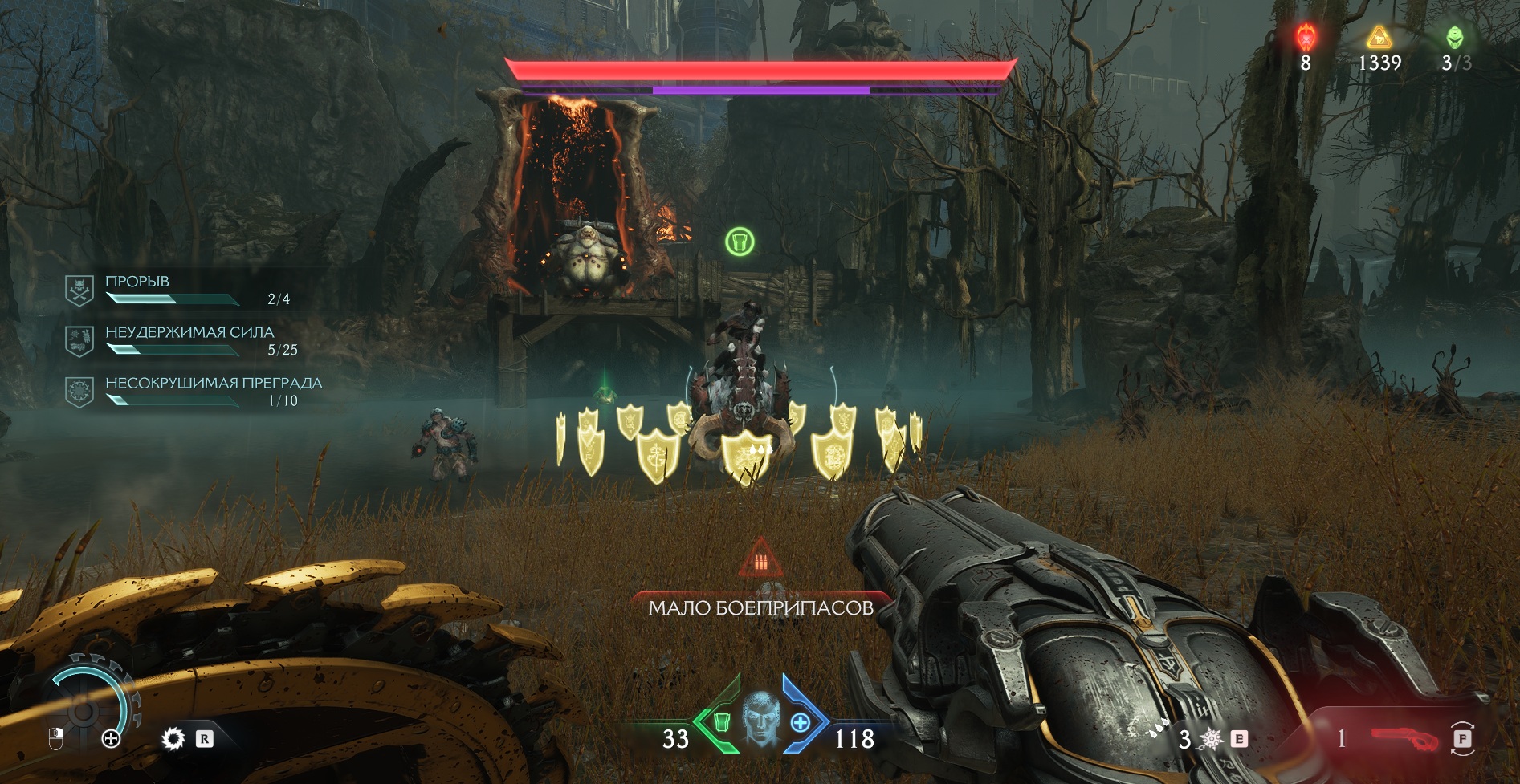This screenshot has width=1520, height=784.
Task: Click the red demon emblem icon
Action: [x=1306, y=37]
